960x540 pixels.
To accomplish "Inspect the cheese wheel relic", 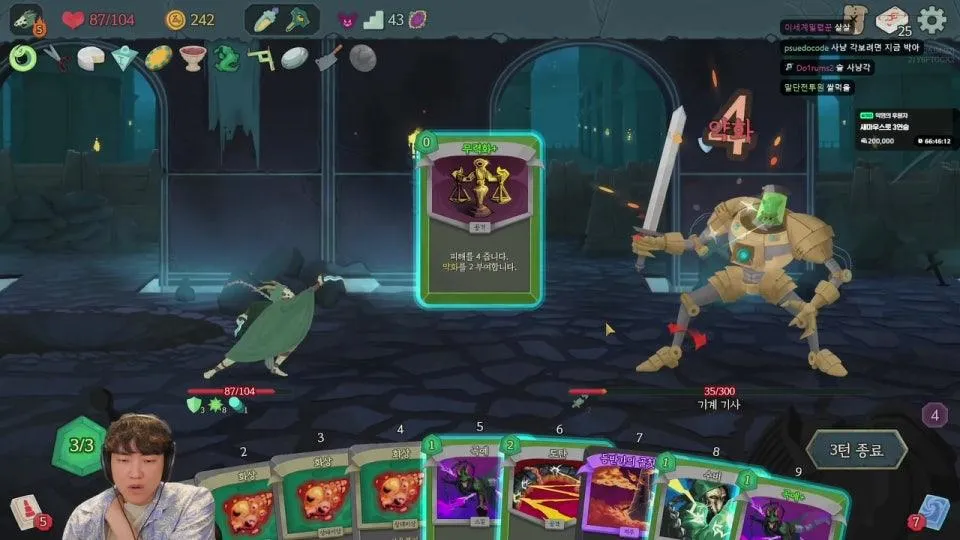I will [91, 58].
